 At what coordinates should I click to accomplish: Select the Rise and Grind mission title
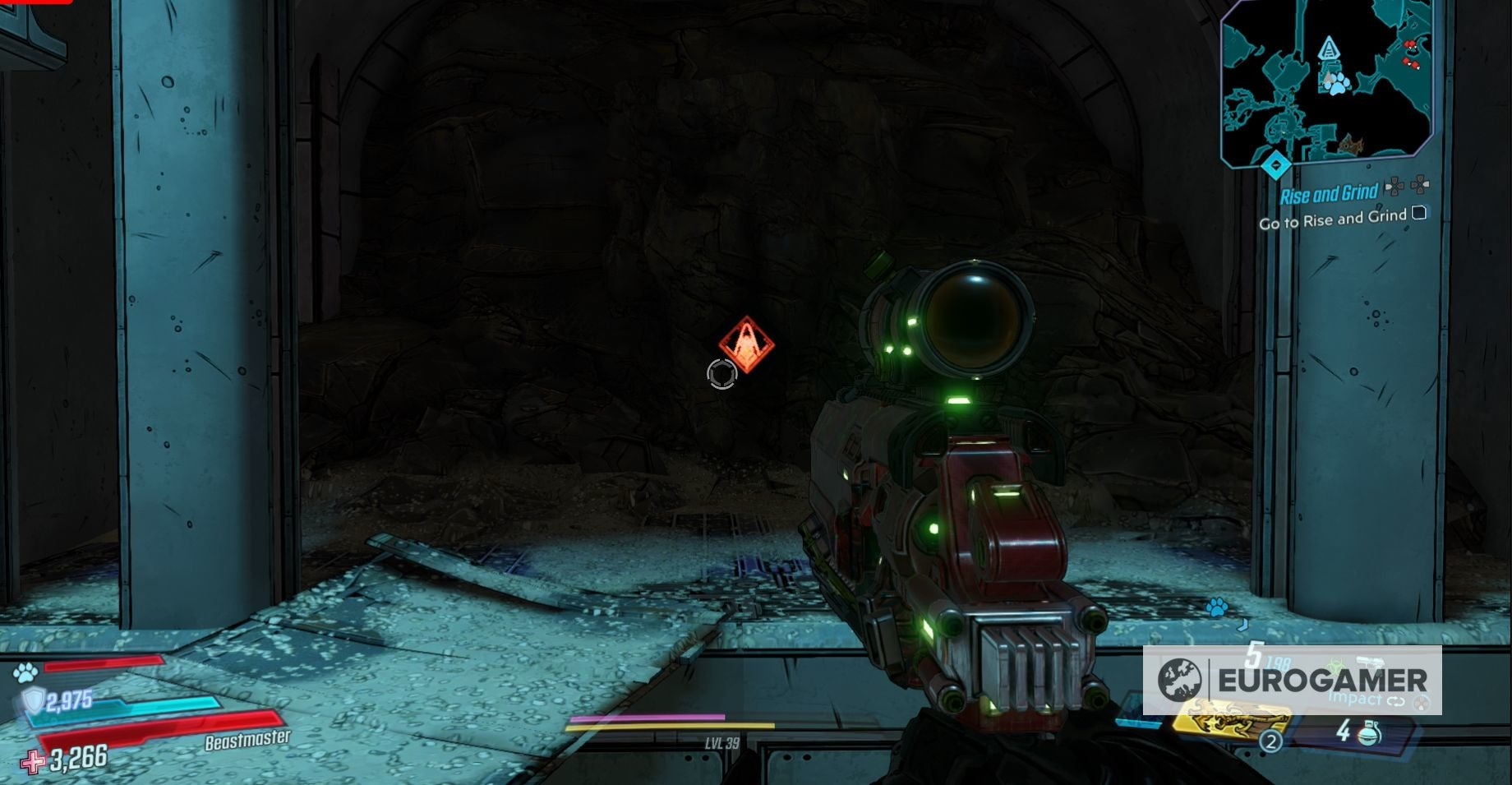tap(1329, 193)
